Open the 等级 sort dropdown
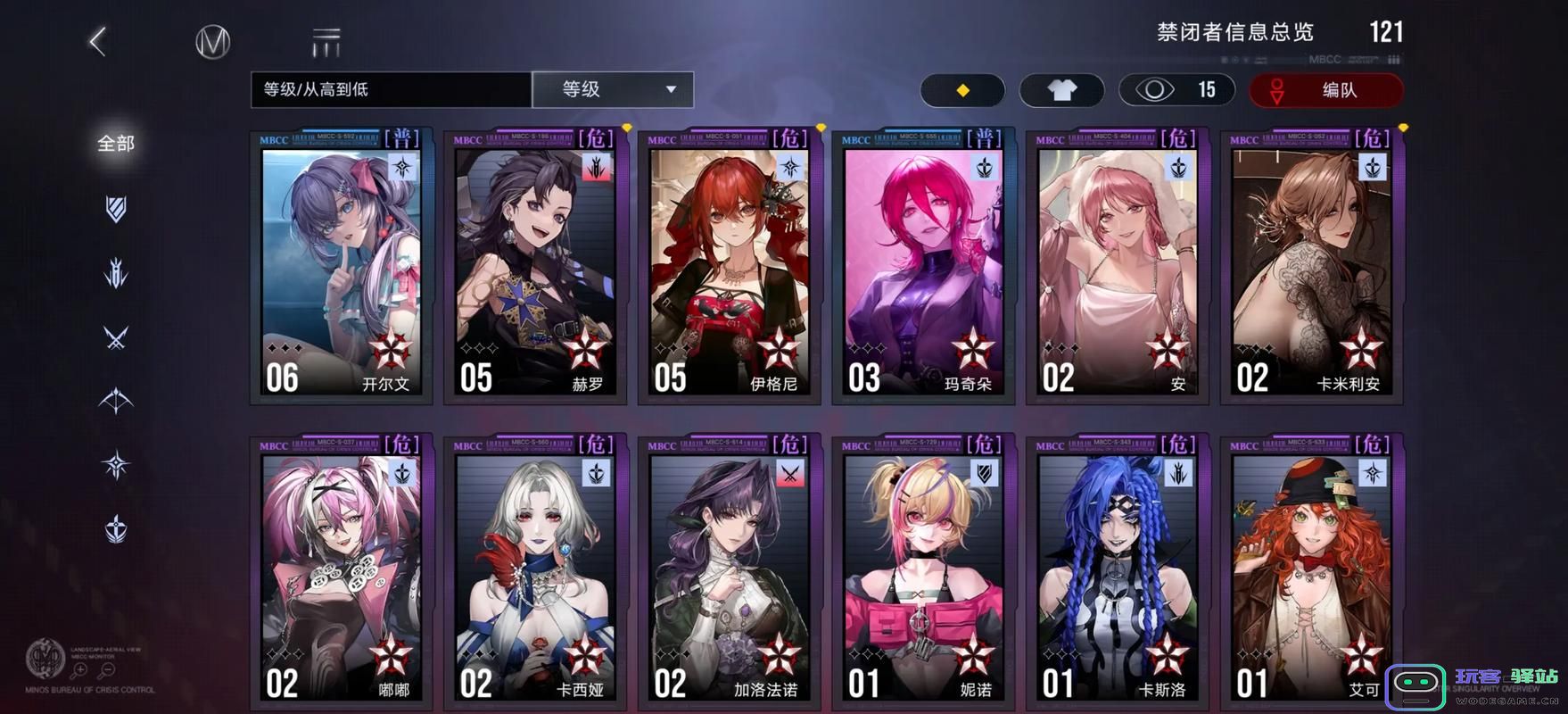 click(612, 89)
